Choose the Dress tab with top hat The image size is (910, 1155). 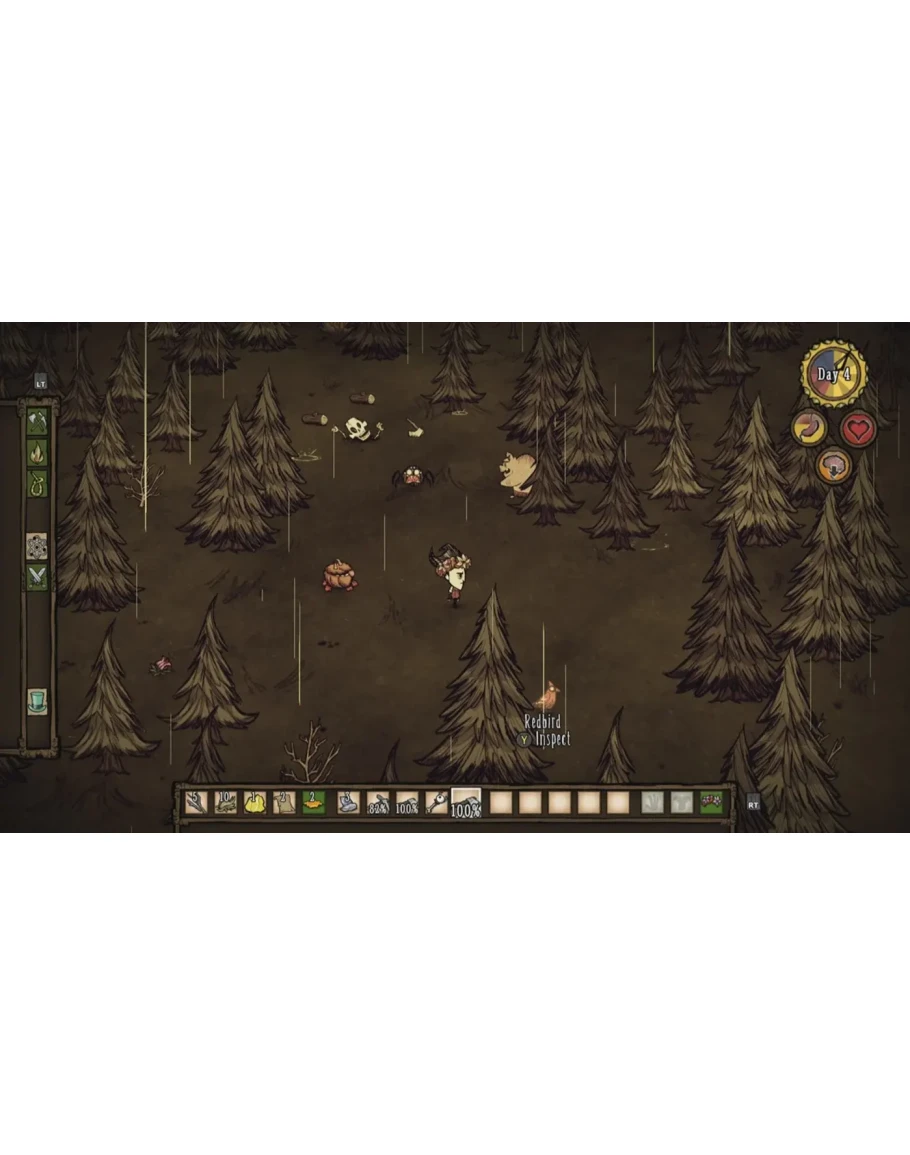(37, 701)
